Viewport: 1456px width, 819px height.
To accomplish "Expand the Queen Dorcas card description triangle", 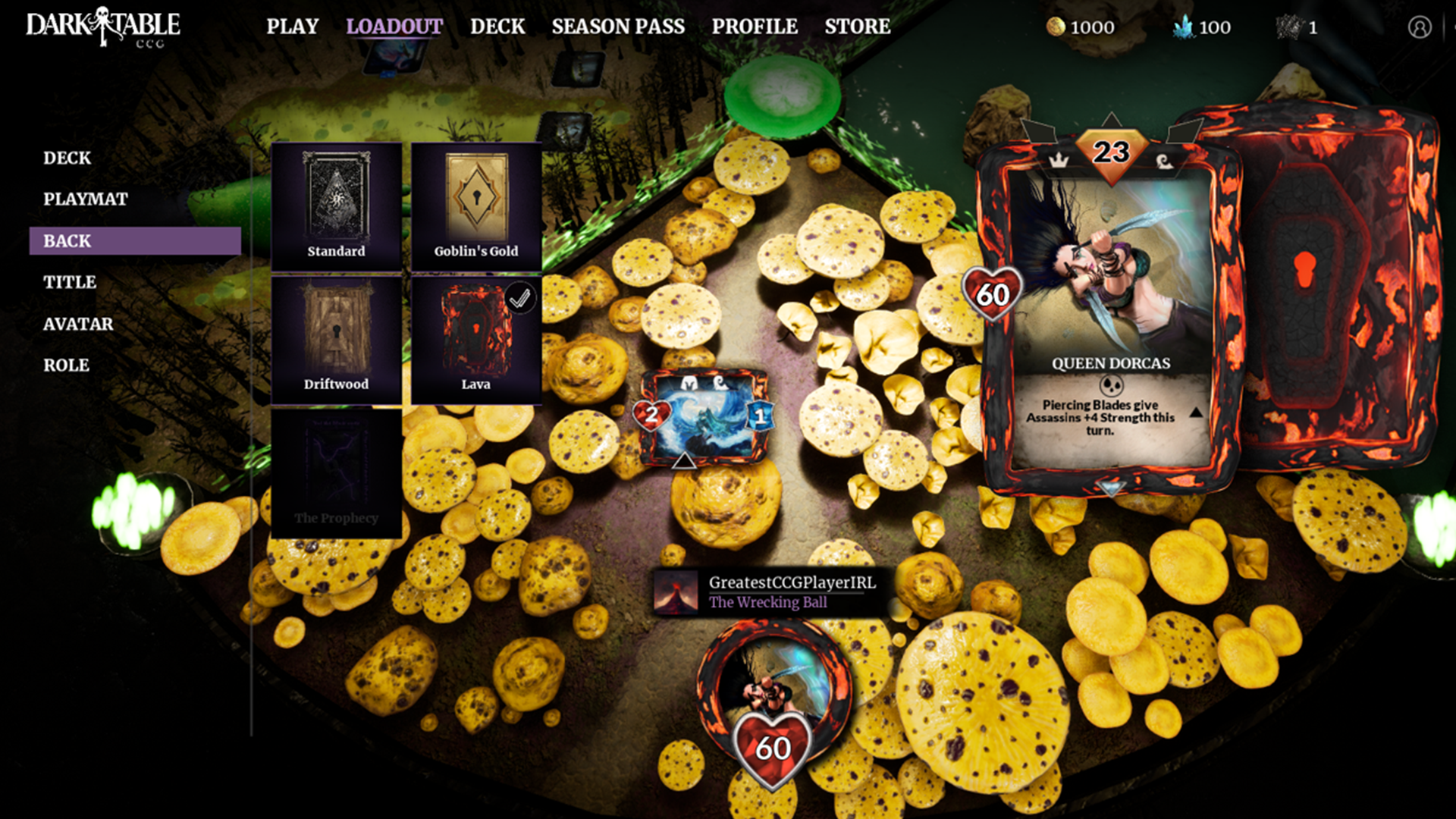I will [1197, 414].
